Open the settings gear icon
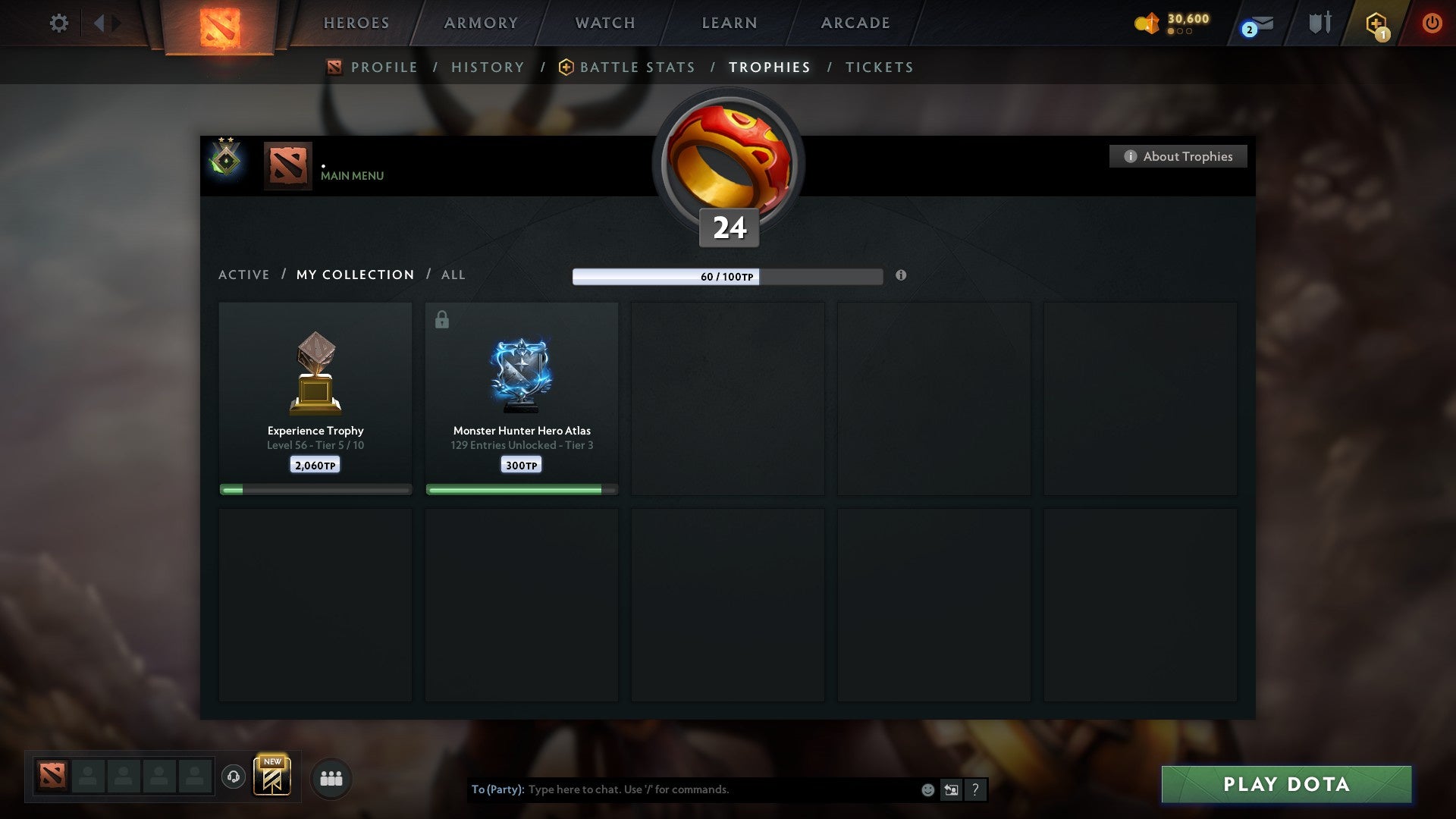 tap(58, 23)
